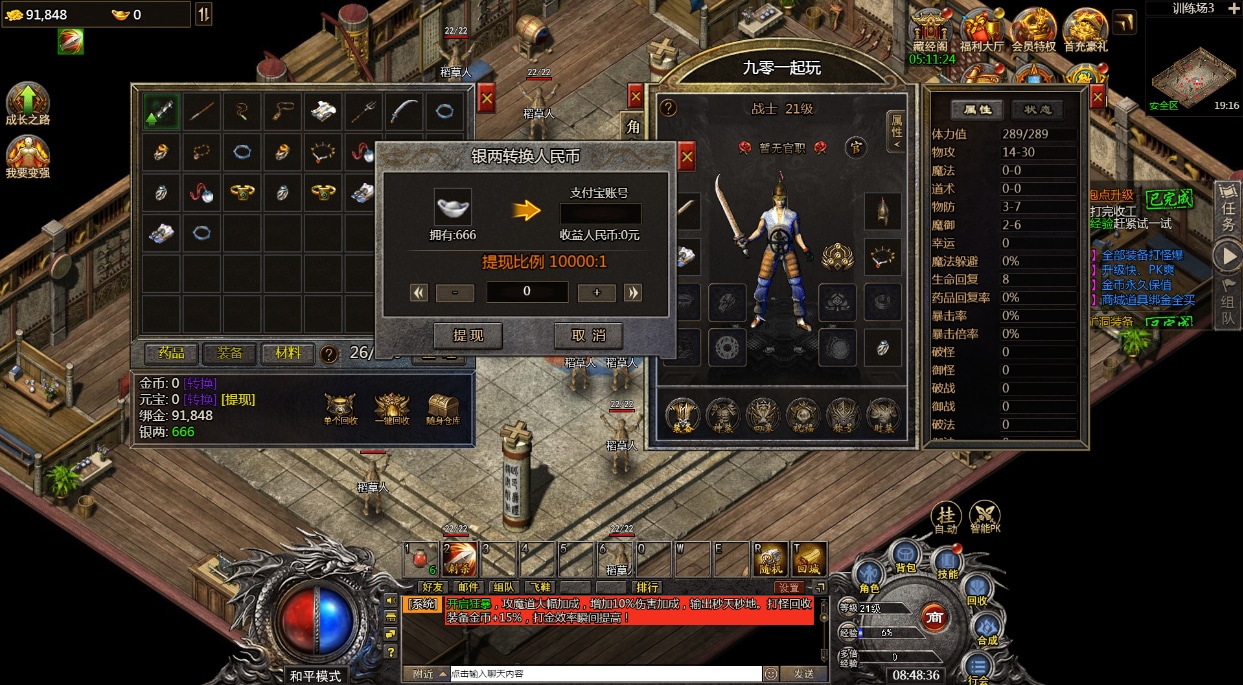Switch to the 状态 status tab
The image size is (1243, 685).
(x=1037, y=110)
